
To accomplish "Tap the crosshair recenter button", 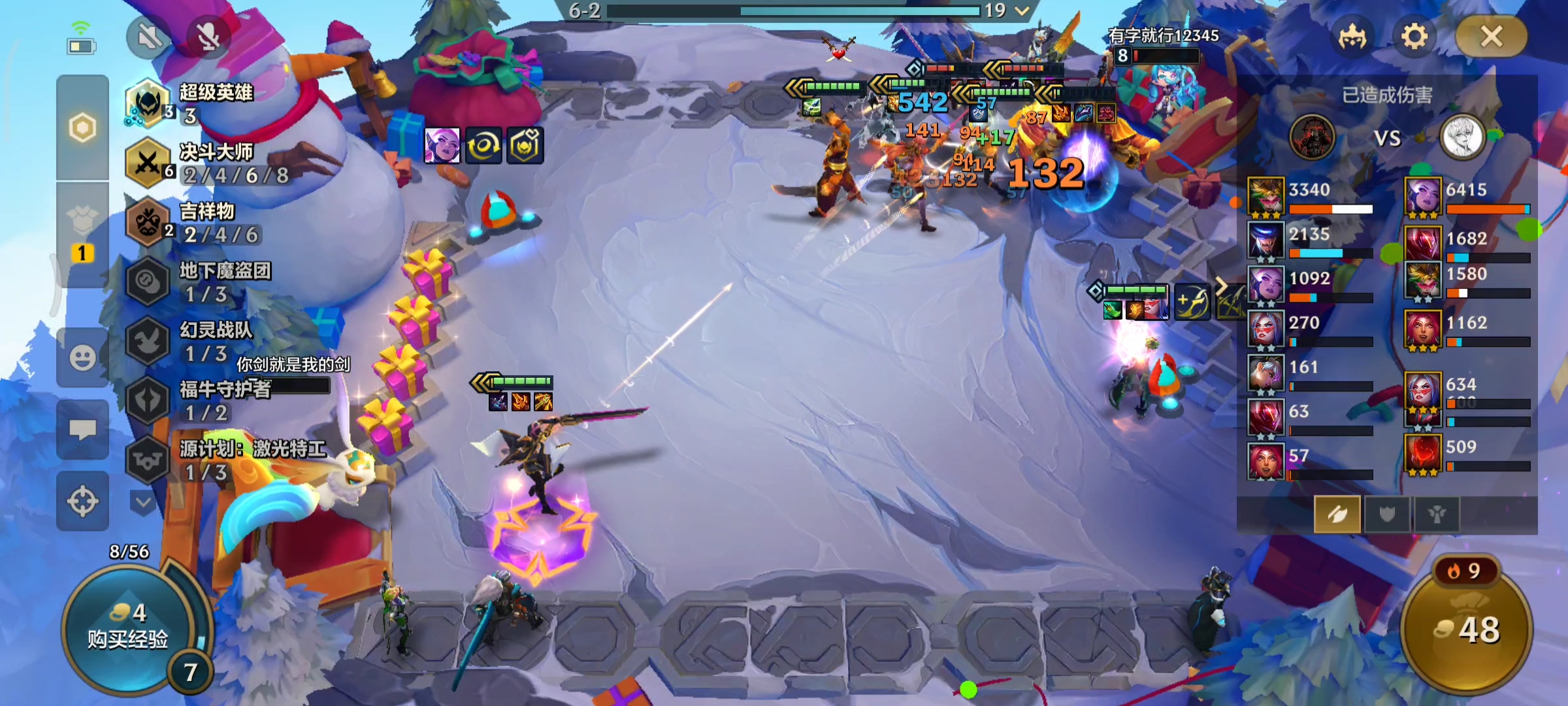I will (82, 501).
